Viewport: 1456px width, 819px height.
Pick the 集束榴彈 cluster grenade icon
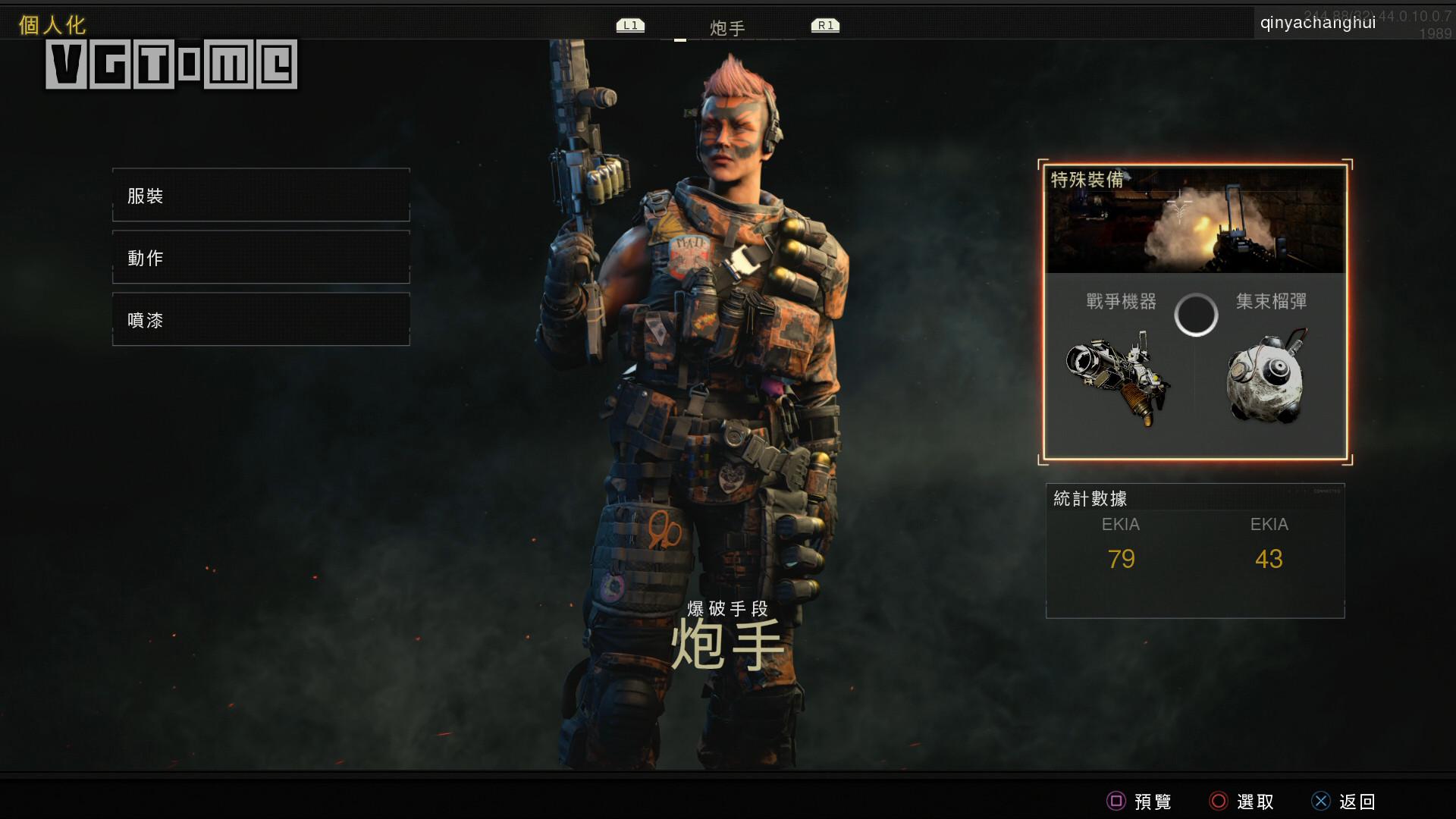(1266, 377)
